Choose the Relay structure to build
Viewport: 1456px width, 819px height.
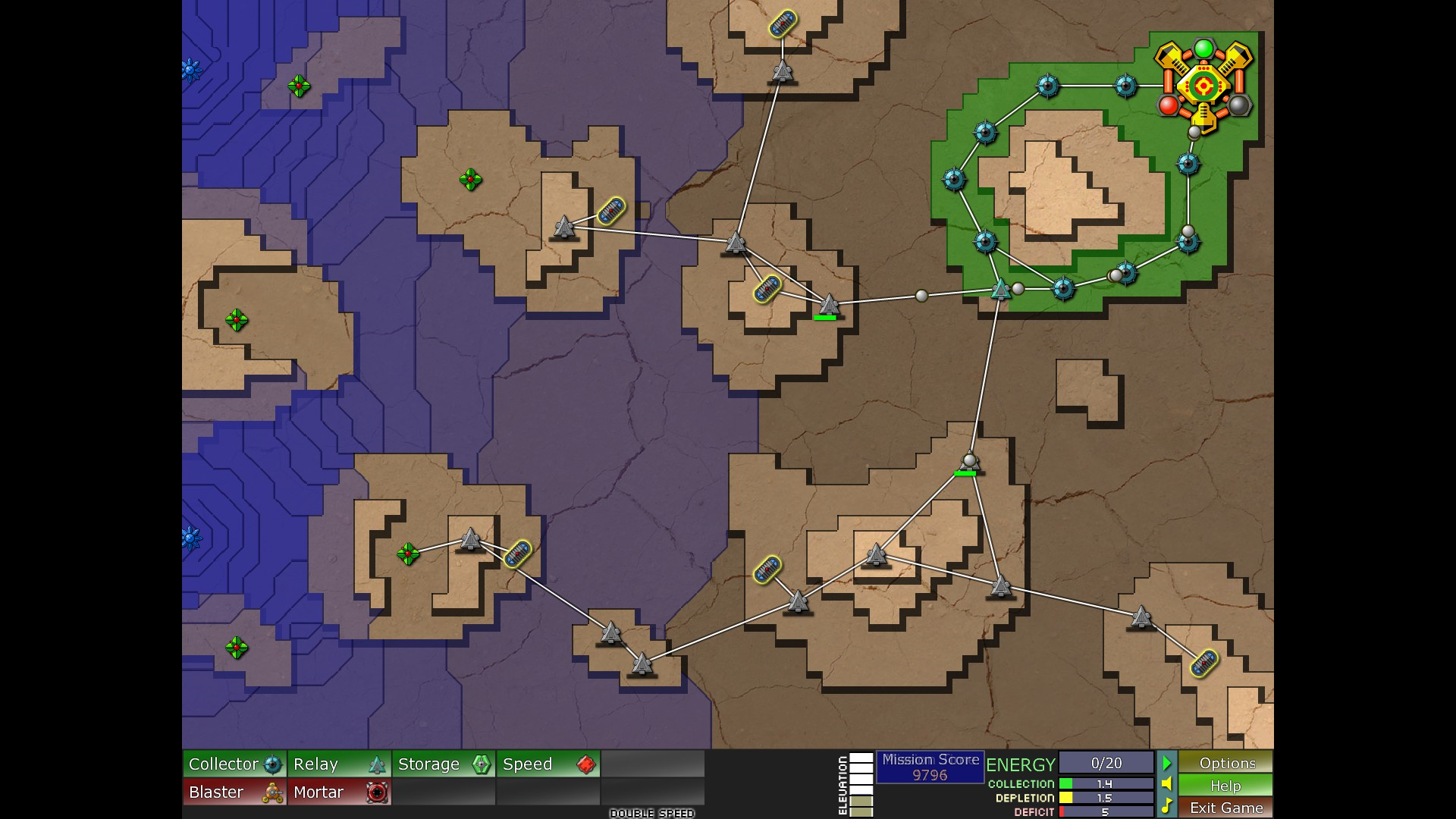340,764
